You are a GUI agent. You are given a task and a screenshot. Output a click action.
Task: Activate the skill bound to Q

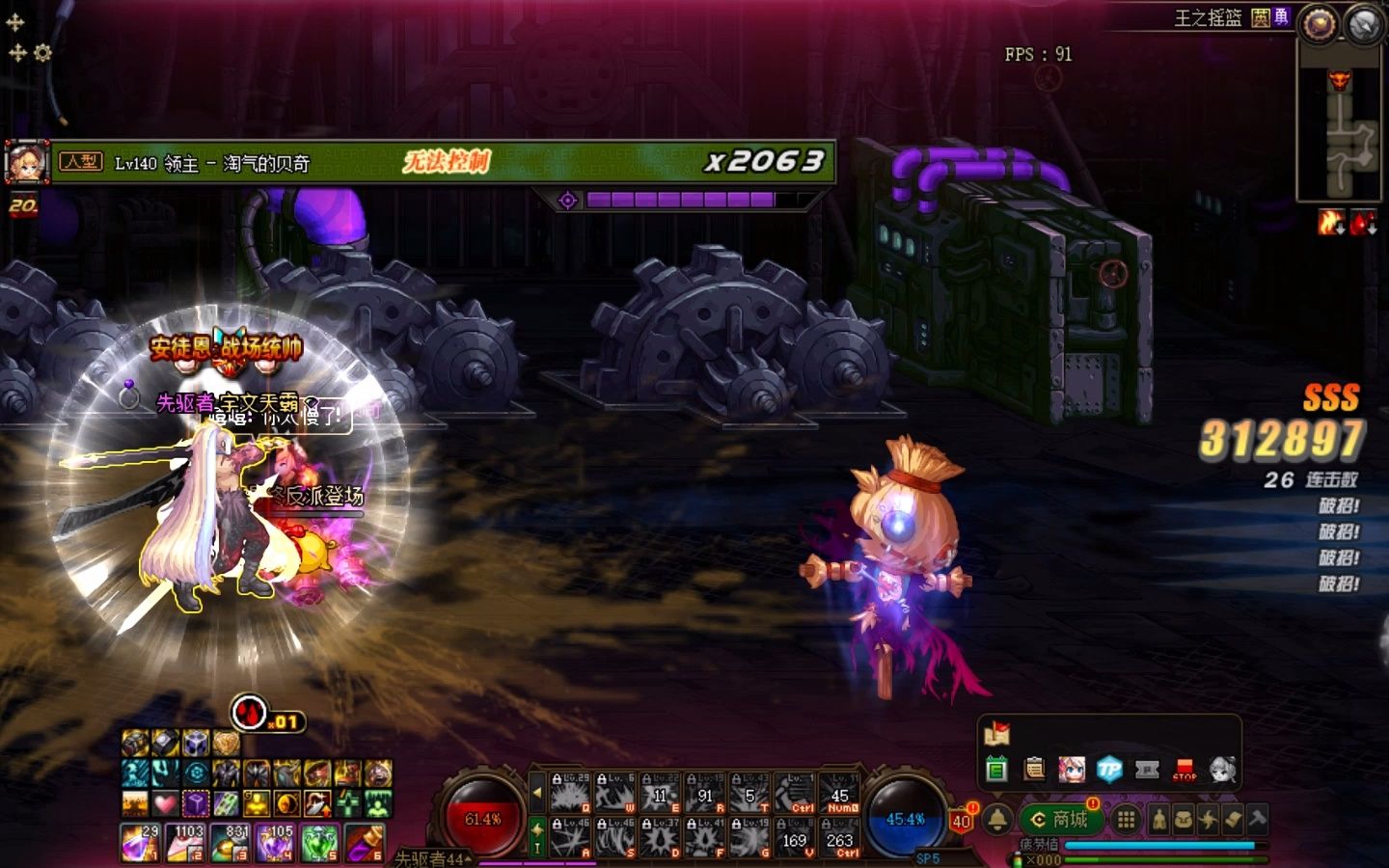coord(570,793)
